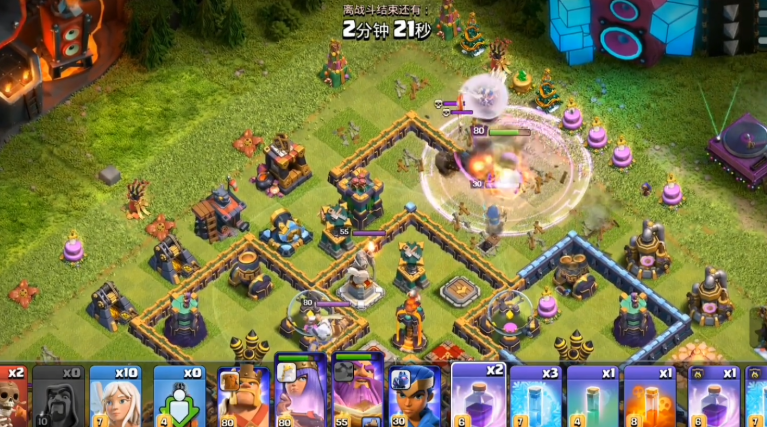Choose the Healer troop card
This screenshot has width=767, height=427.
pos(122,396)
